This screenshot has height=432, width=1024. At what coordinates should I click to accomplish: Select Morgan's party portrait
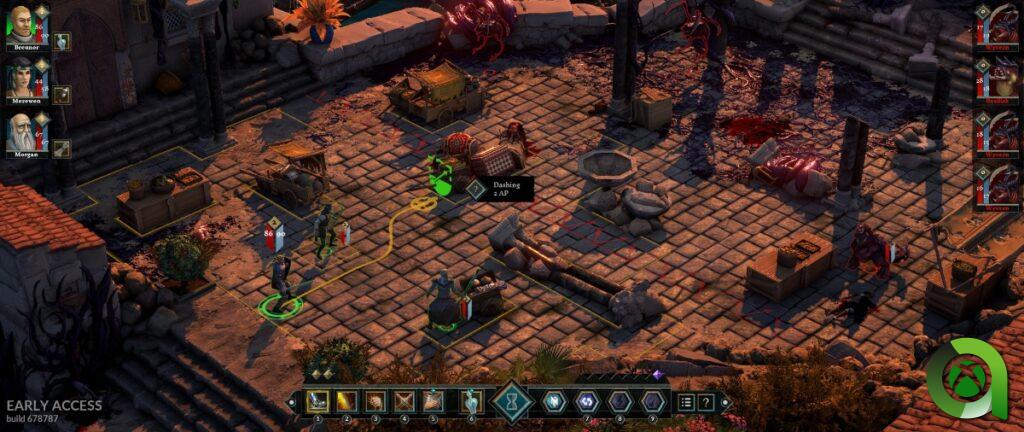(21, 132)
